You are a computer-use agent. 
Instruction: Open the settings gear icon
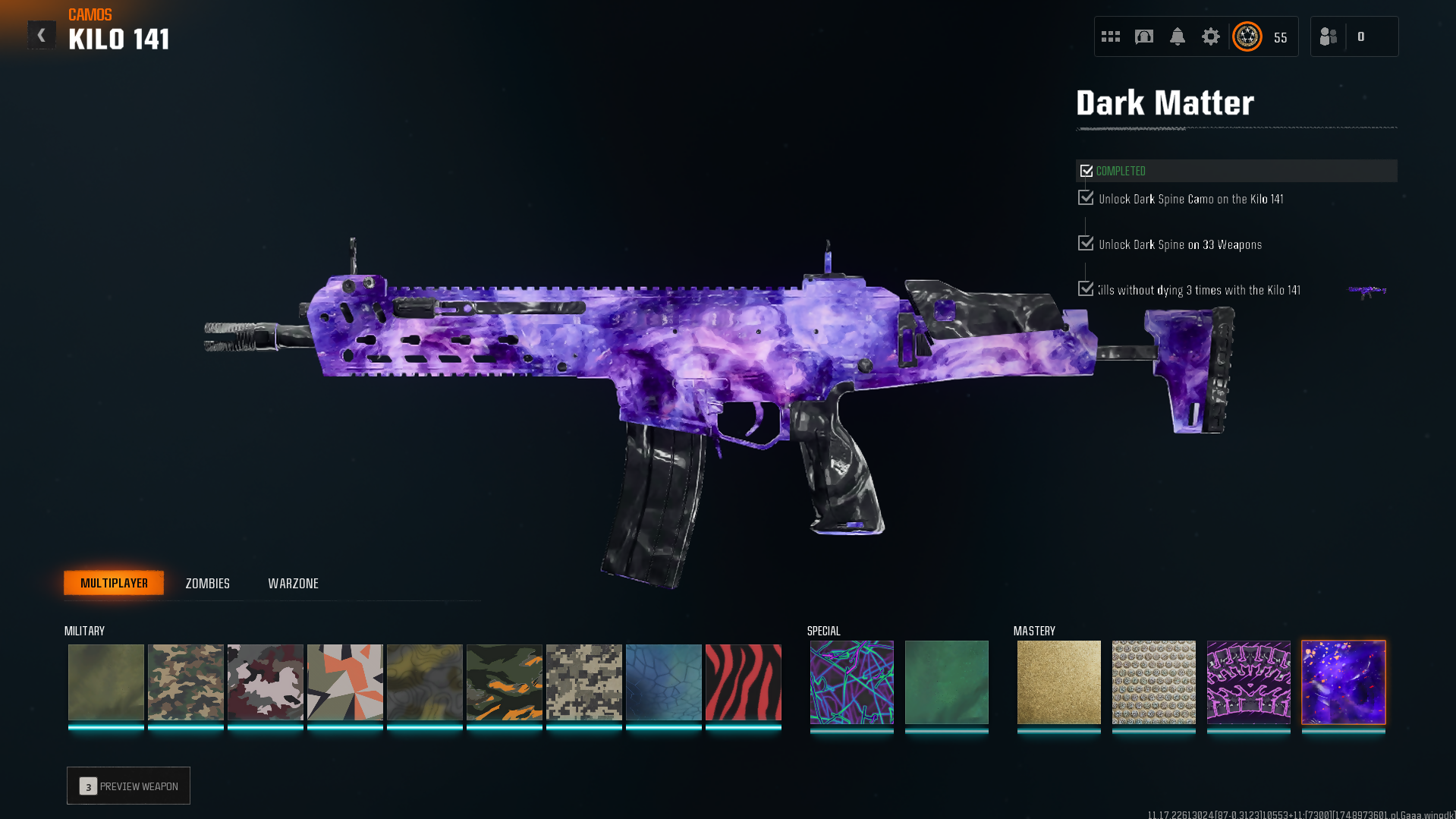click(x=1210, y=36)
